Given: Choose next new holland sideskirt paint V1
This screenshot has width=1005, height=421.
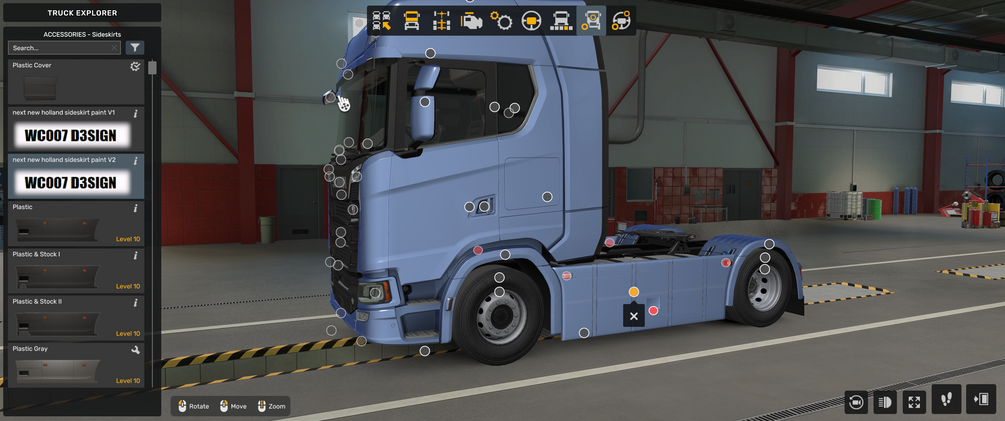Looking at the screenshot, I should tap(75, 128).
